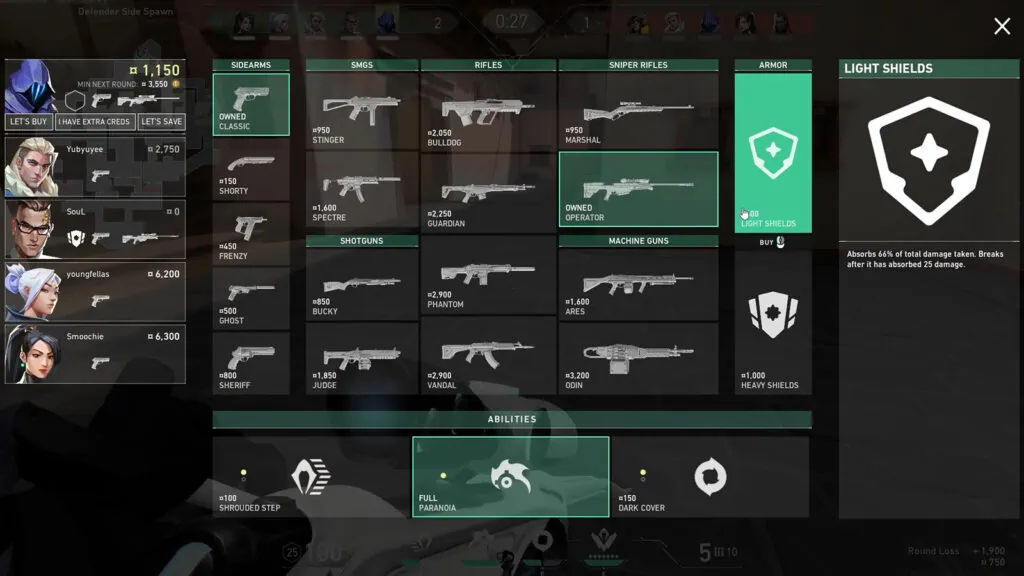Pick the Spectre SMG
Viewport: 1024px width, 576px height.
tap(362, 190)
